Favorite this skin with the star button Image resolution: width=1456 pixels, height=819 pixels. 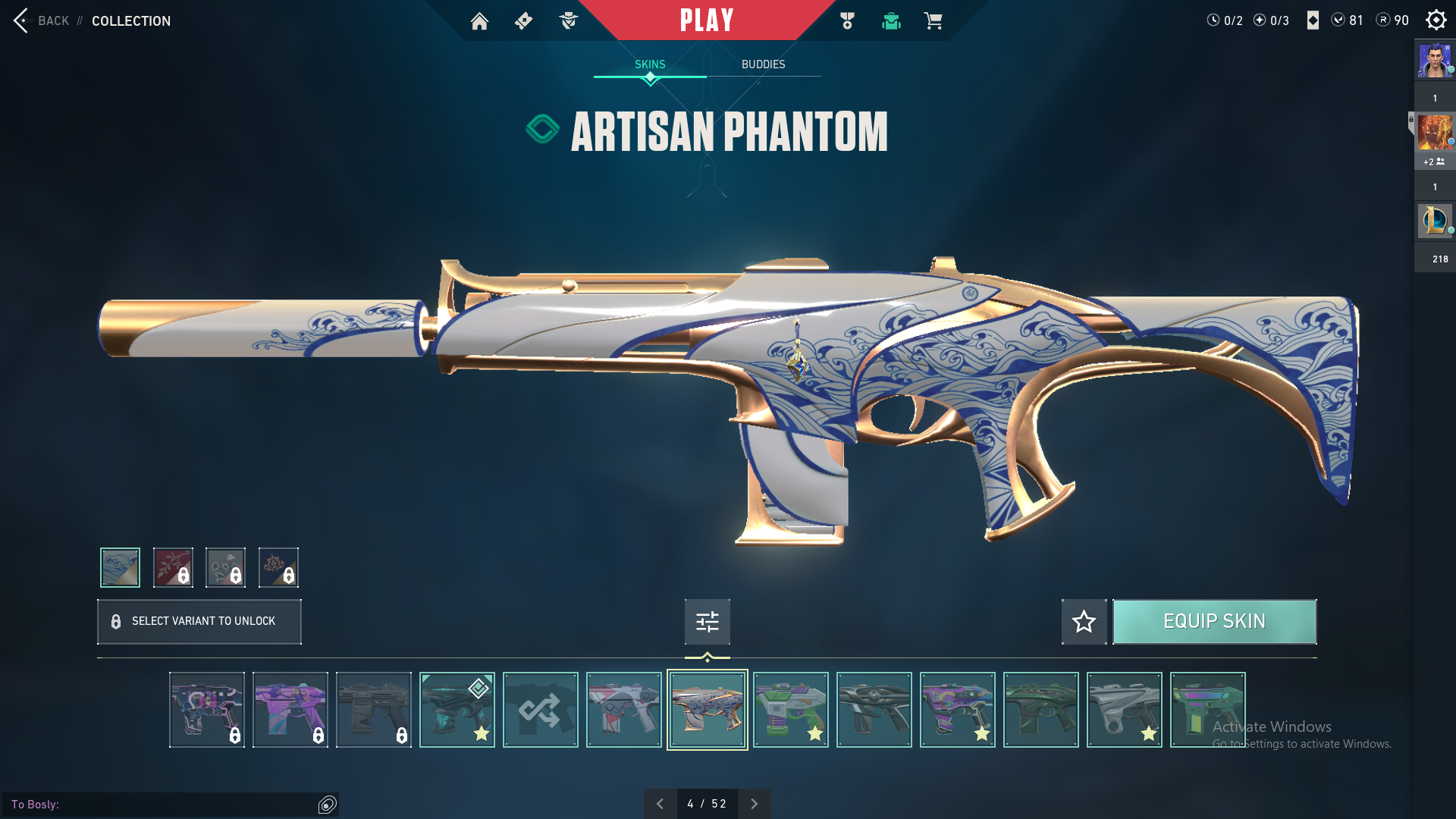(x=1084, y=622)
